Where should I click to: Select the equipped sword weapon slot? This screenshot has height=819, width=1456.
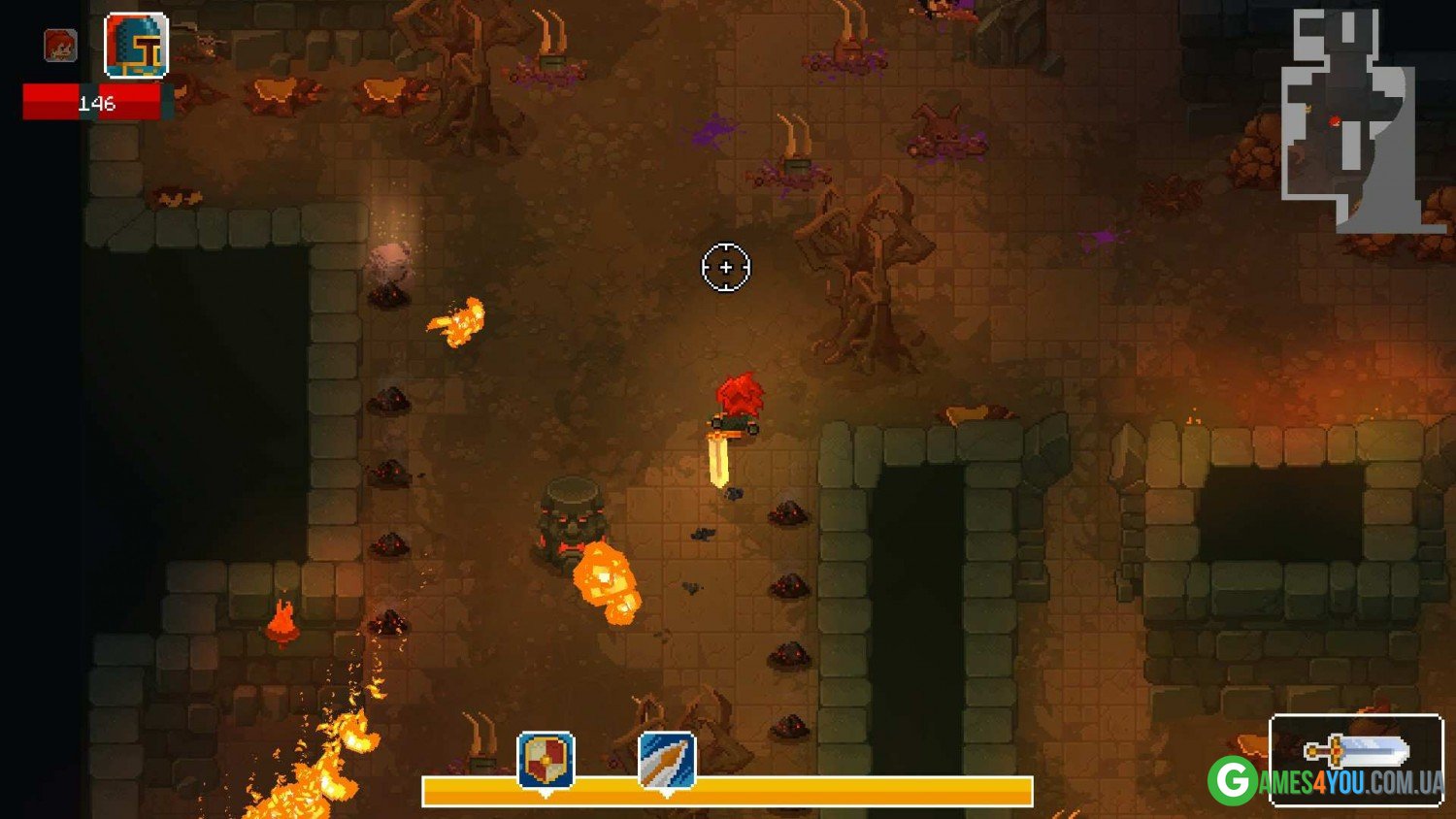pos(1356,747)
